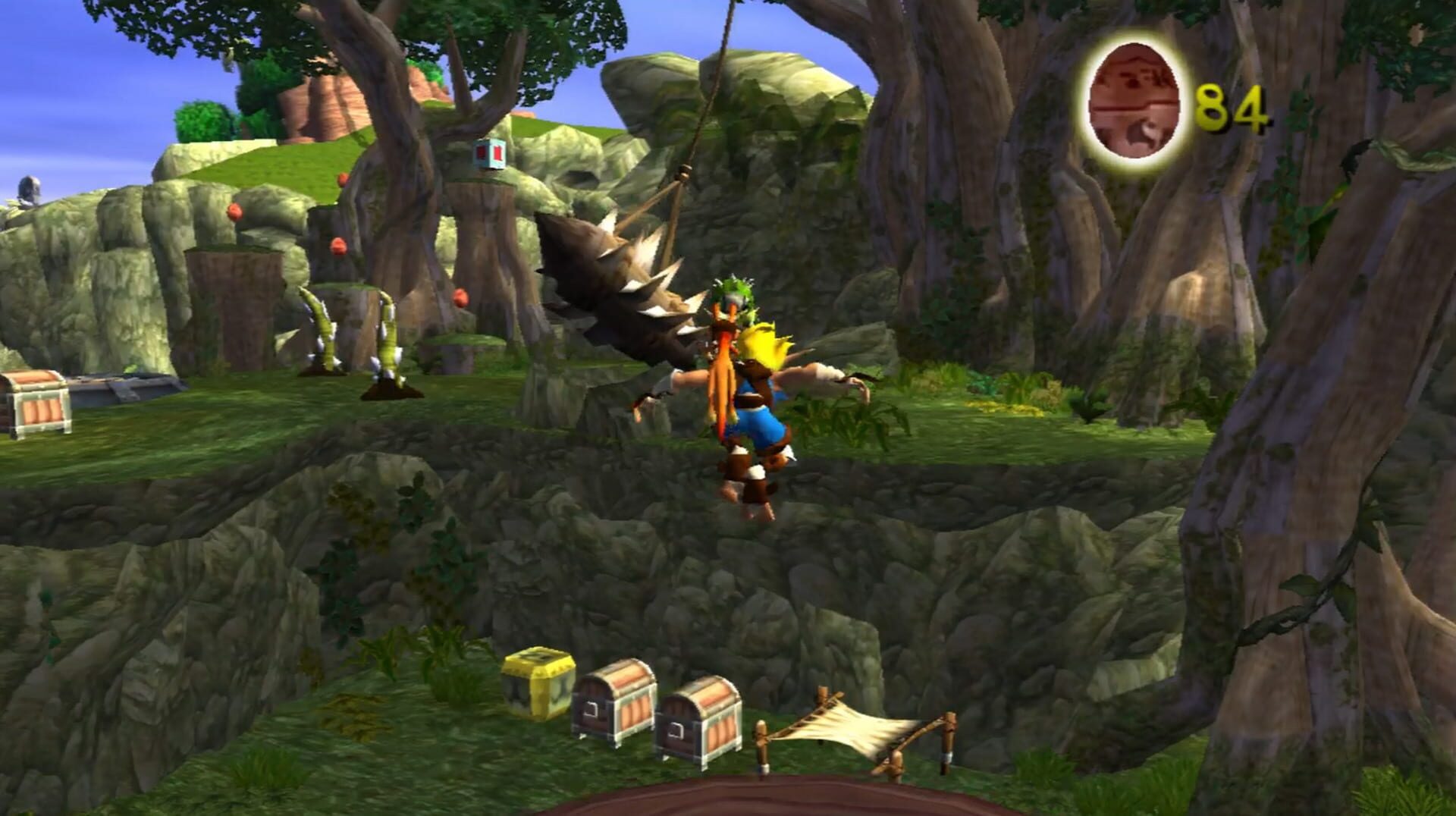Select the chest on the far left ledge
1456x816 pixels.
tap(34, 402)
